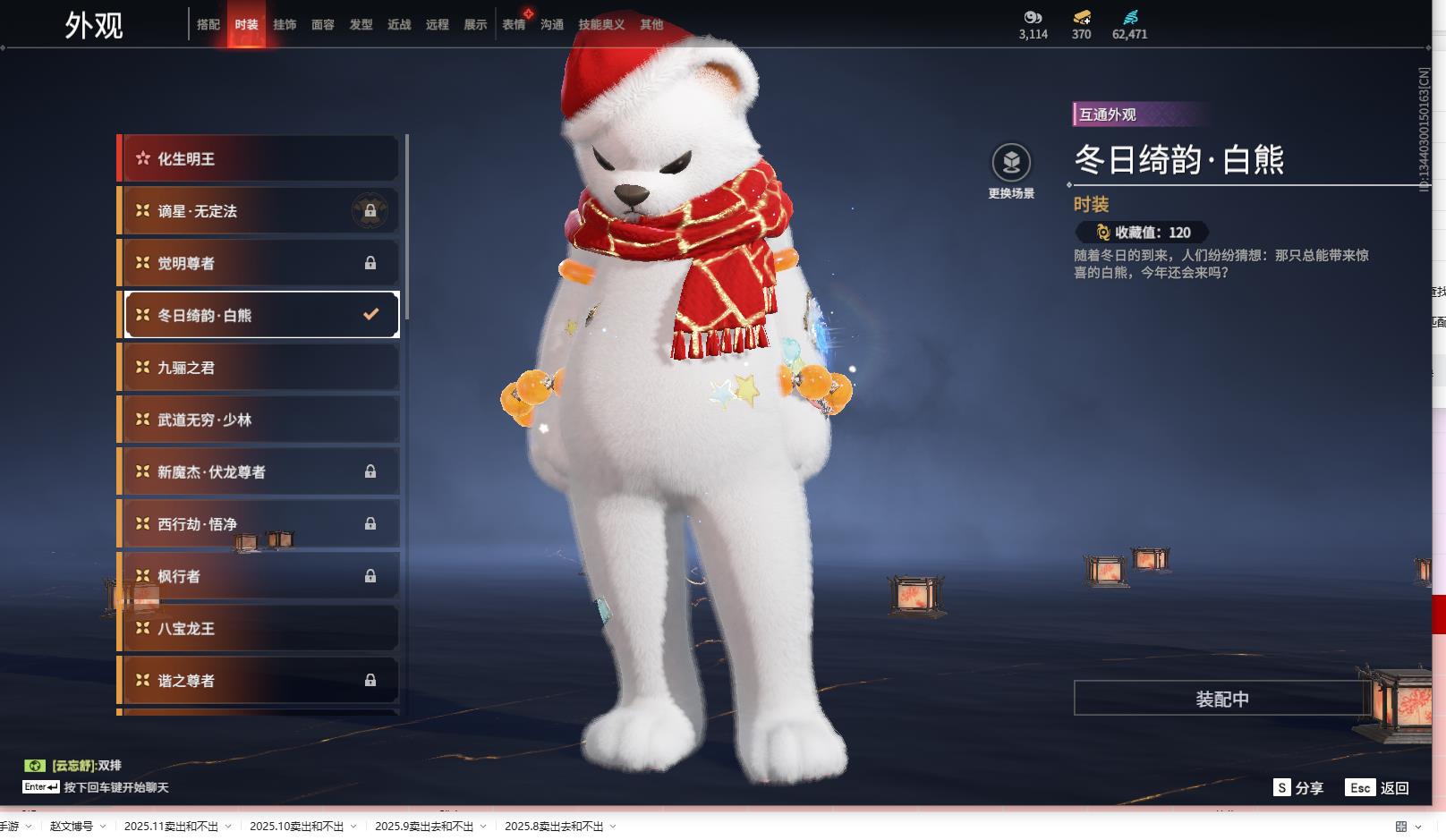1446x840 pixels.
Task: Select the 八宝龙王 outfit
Action: point(259,628)
